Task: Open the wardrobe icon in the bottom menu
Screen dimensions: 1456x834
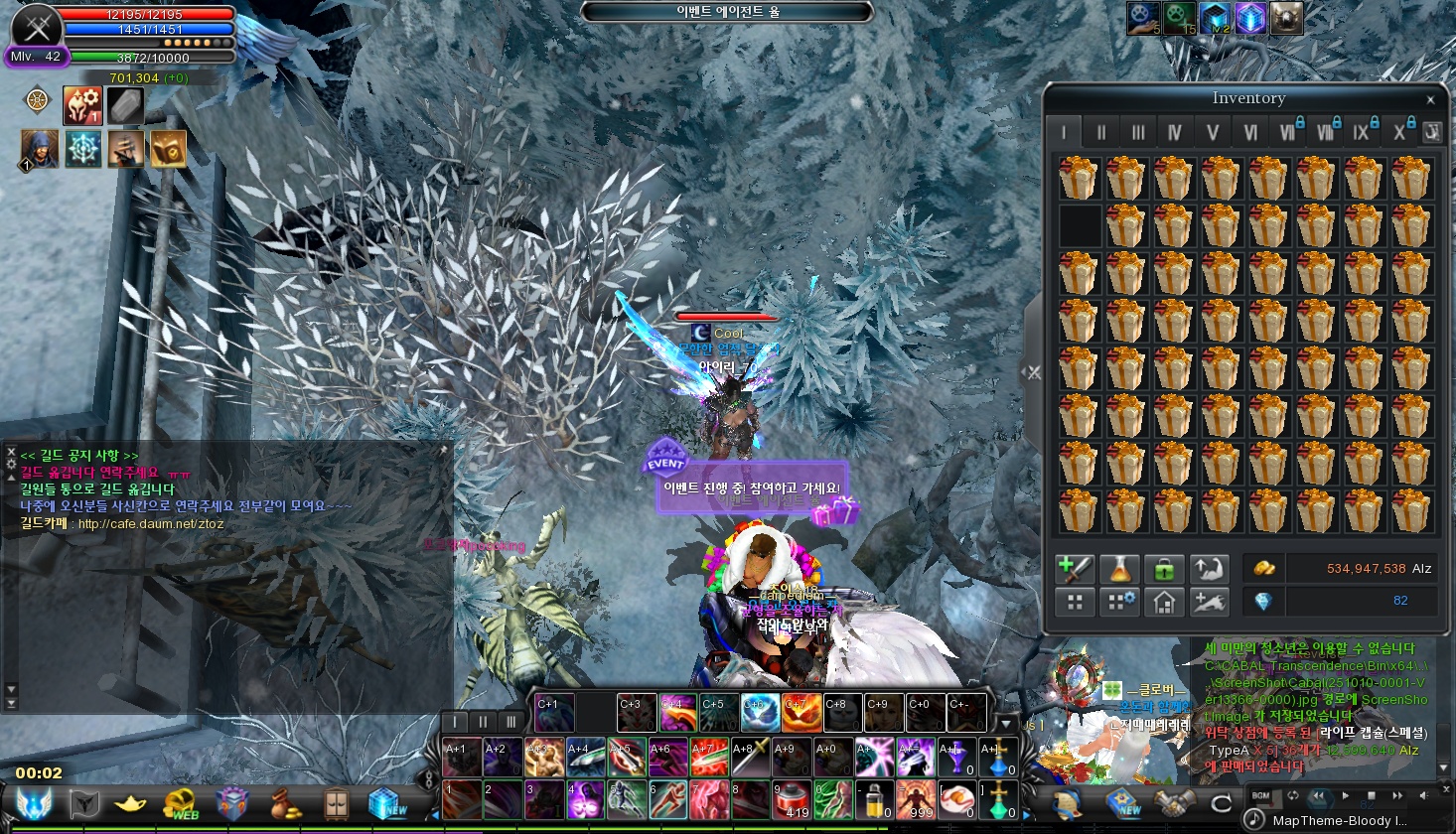Action: pos(336,803)
